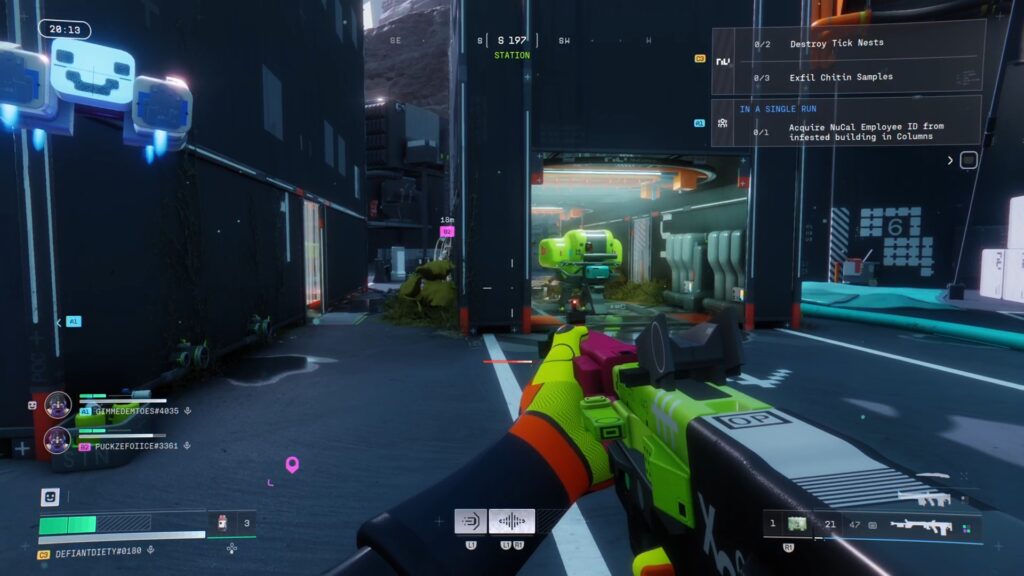Switch to the secondary weapon silhouette
The image size is (1024, 576).
tap(923, 497)
